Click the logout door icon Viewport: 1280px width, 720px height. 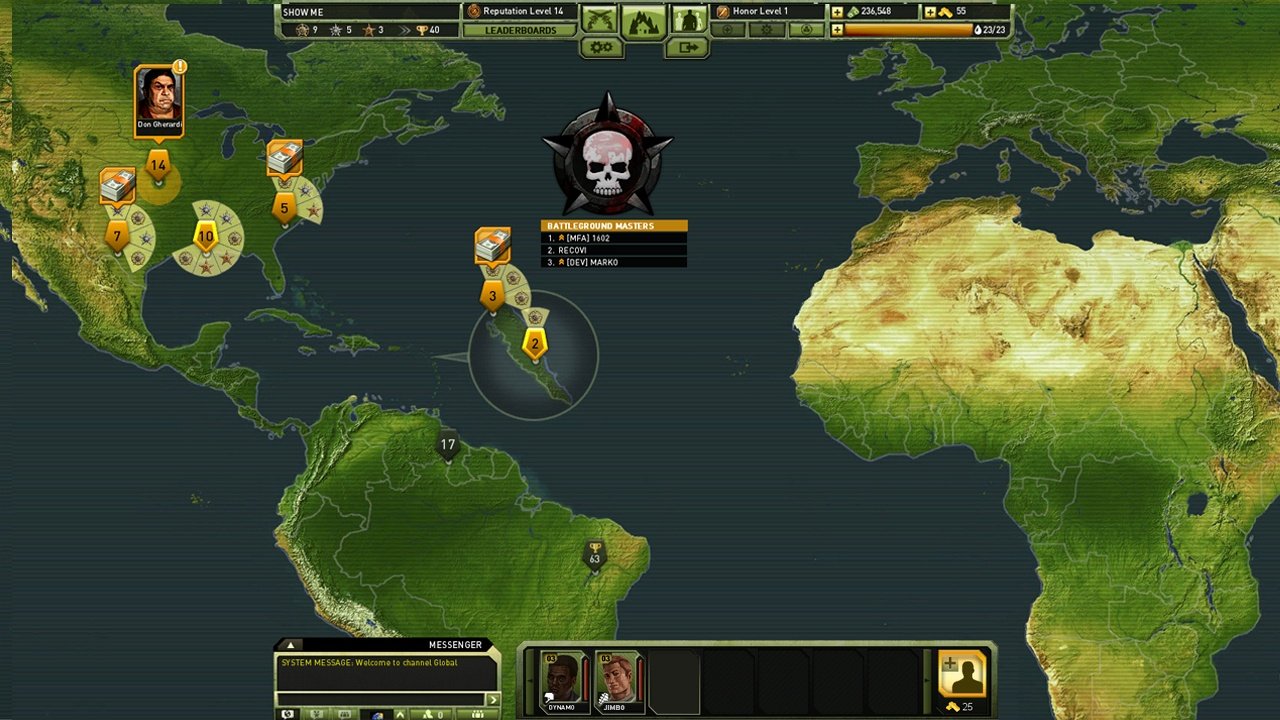(688, 46)
